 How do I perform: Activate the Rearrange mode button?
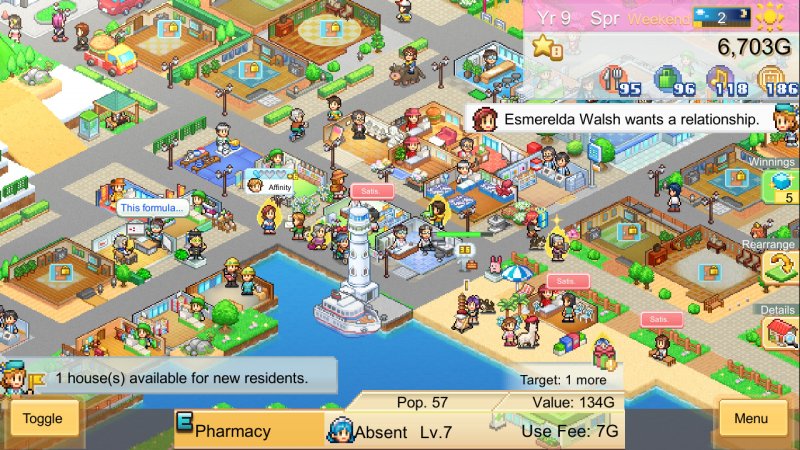click(779, 266)
